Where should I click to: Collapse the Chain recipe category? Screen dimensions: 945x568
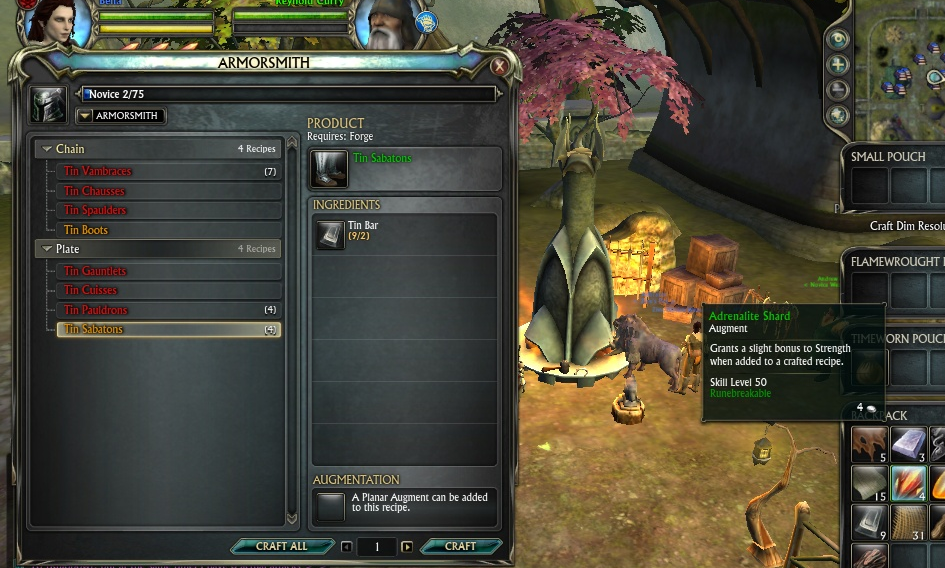pos(47,149)
